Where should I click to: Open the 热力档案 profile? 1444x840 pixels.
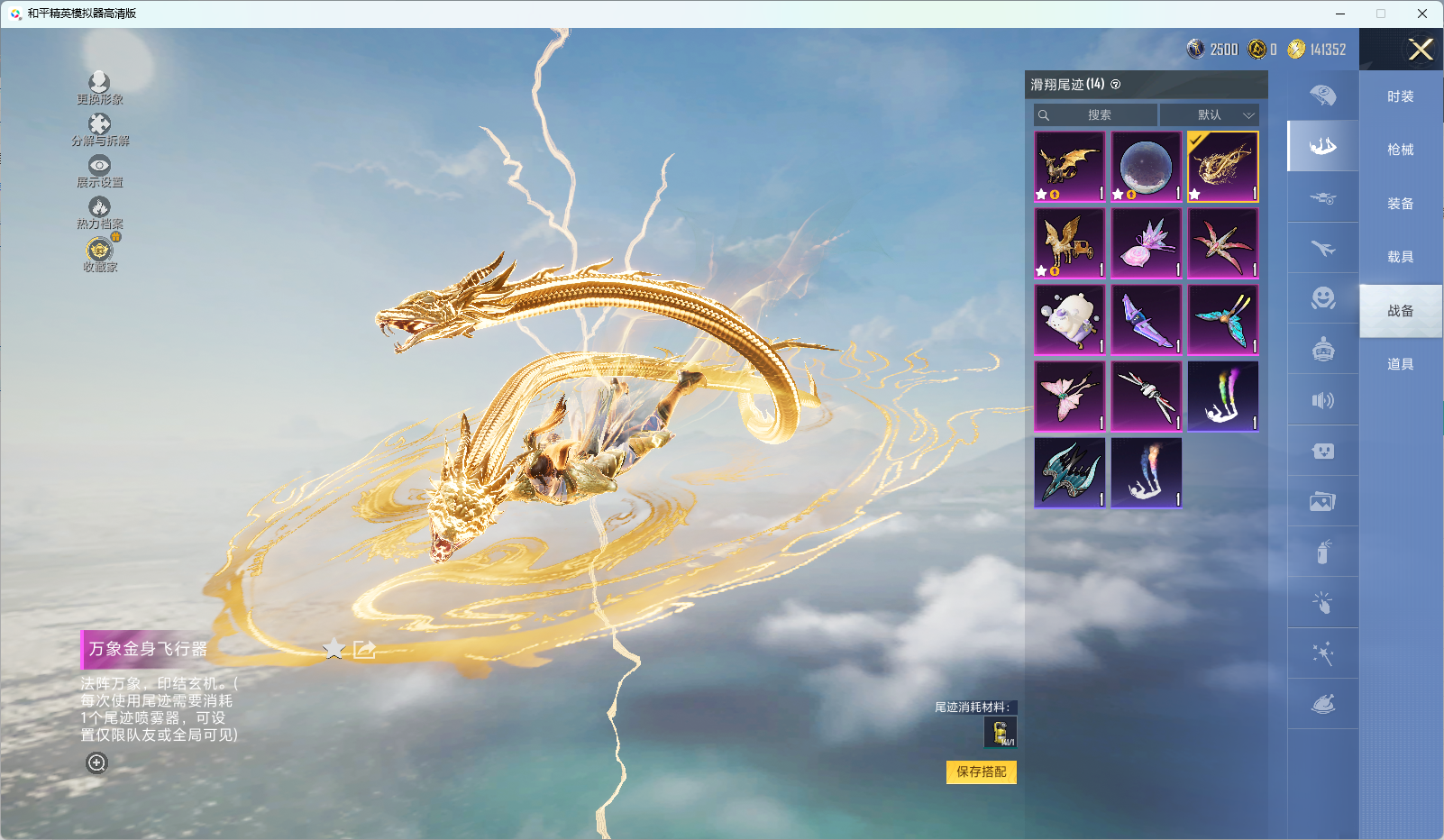[x=99, y=213]
